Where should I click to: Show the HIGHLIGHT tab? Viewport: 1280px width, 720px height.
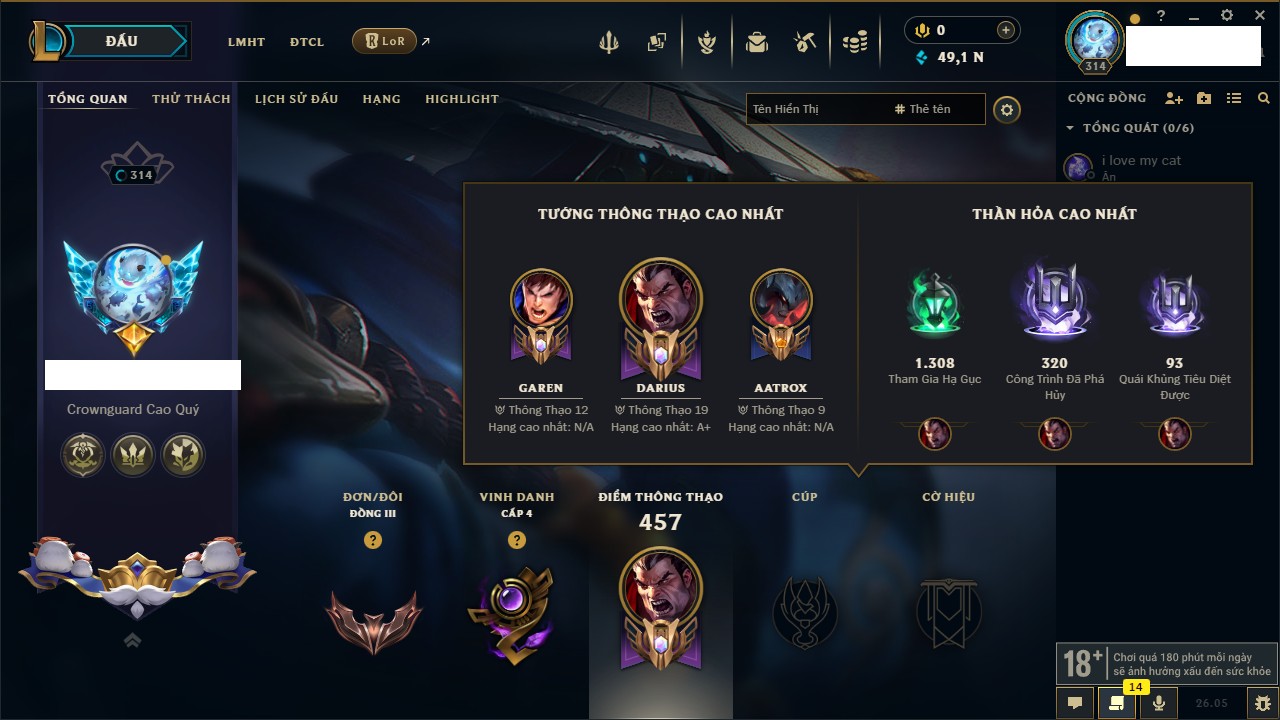tap(461, 99)
